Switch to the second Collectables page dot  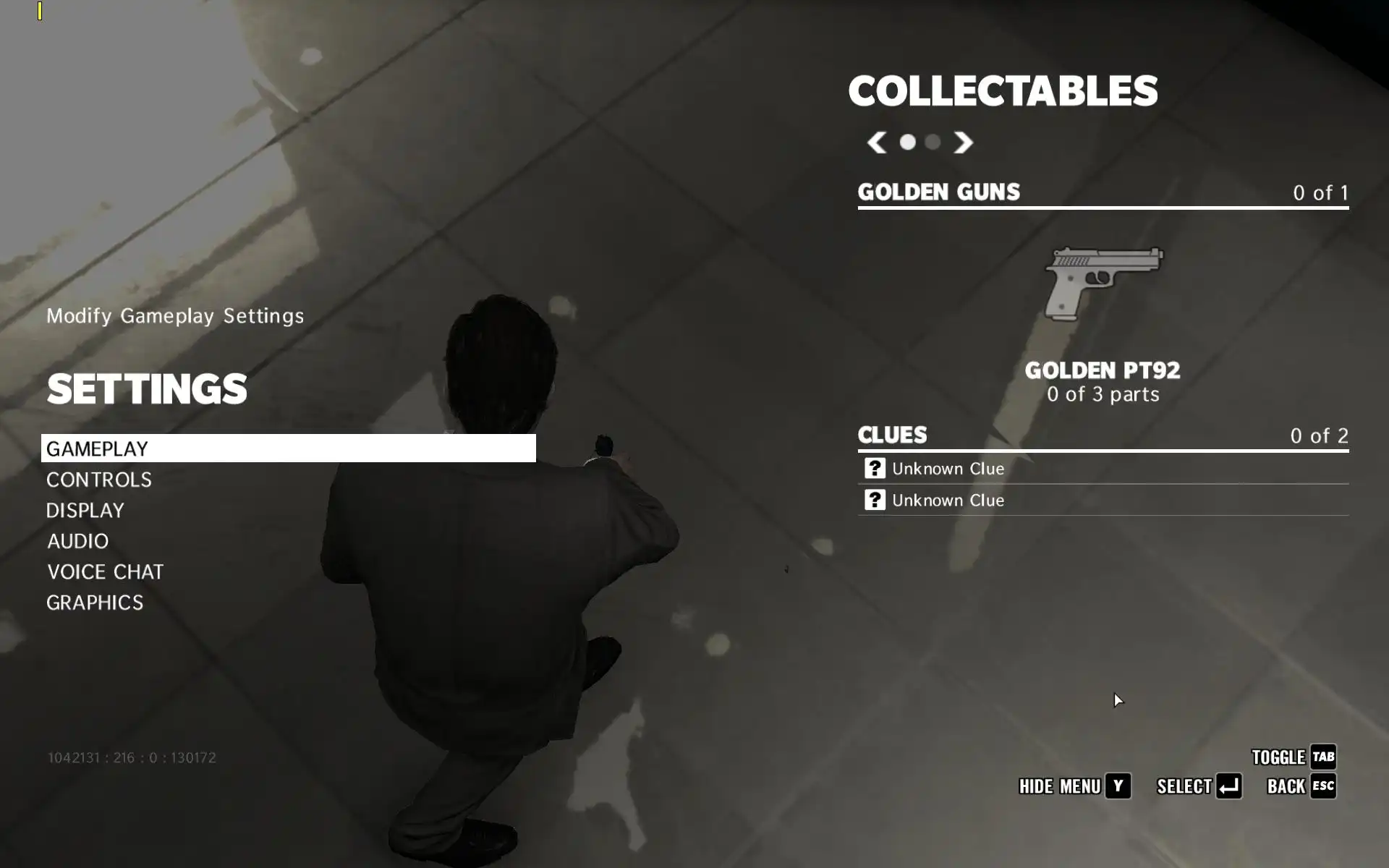point(933,142)
